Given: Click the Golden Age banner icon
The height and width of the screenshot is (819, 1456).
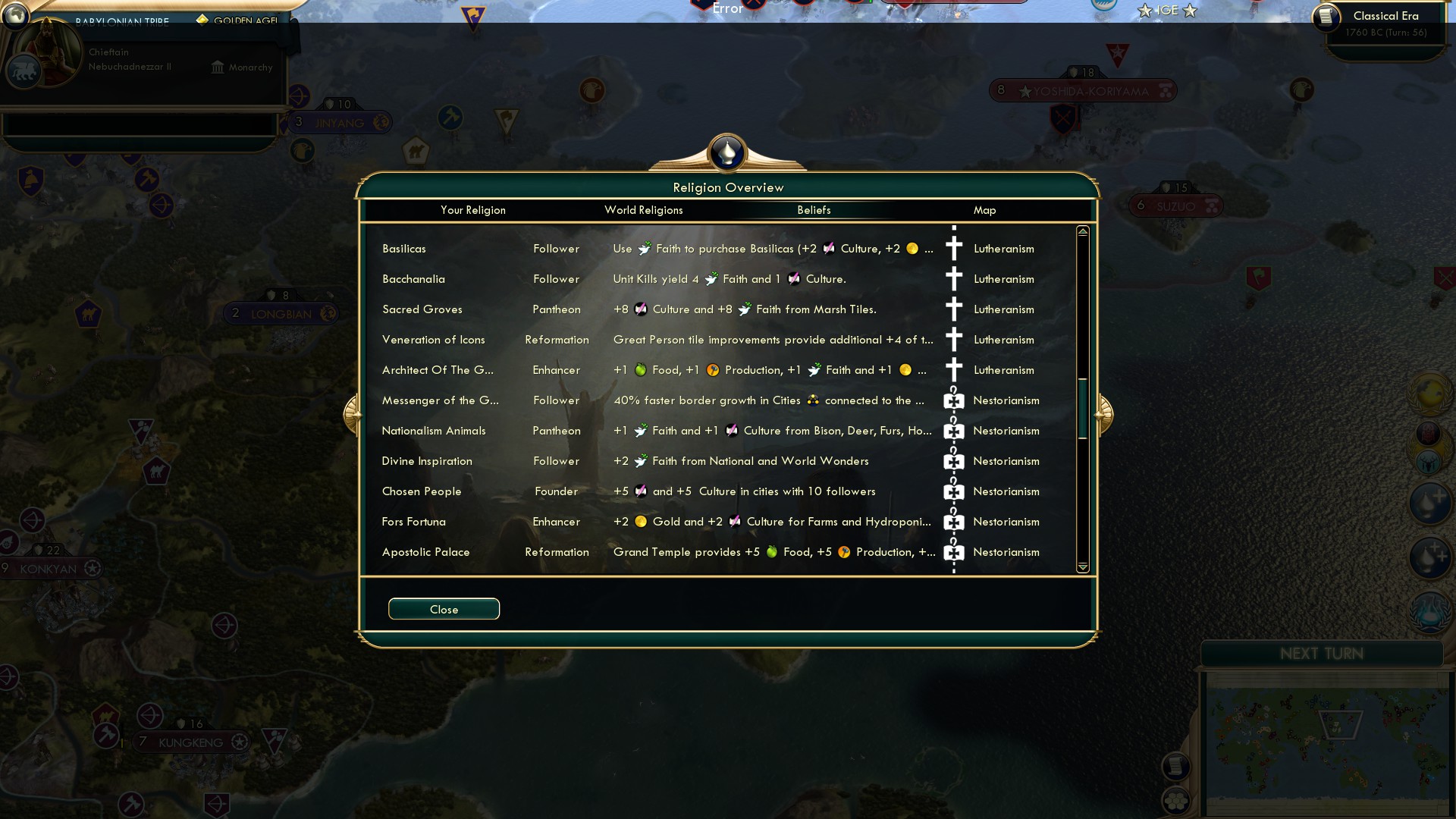Looking at the screenshot, I should coord(203,21).
